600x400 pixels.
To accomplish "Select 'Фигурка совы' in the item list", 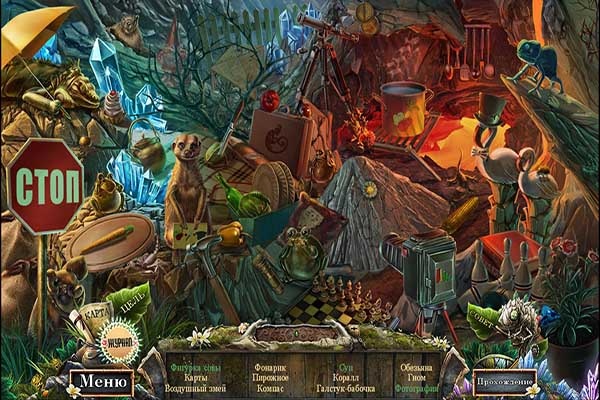I will click(195, 366).
